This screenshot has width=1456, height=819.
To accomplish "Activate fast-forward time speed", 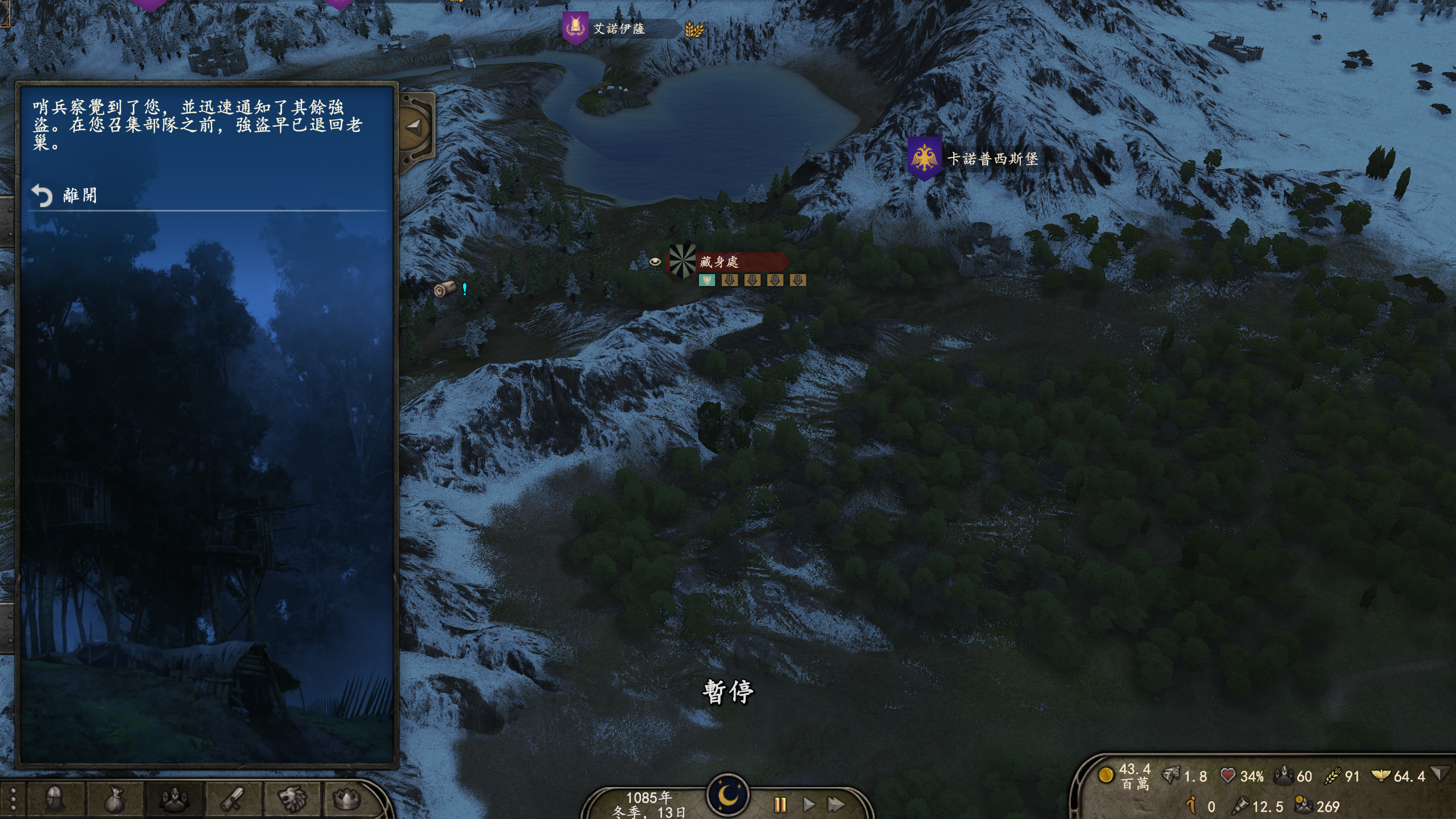I will 835,804.
